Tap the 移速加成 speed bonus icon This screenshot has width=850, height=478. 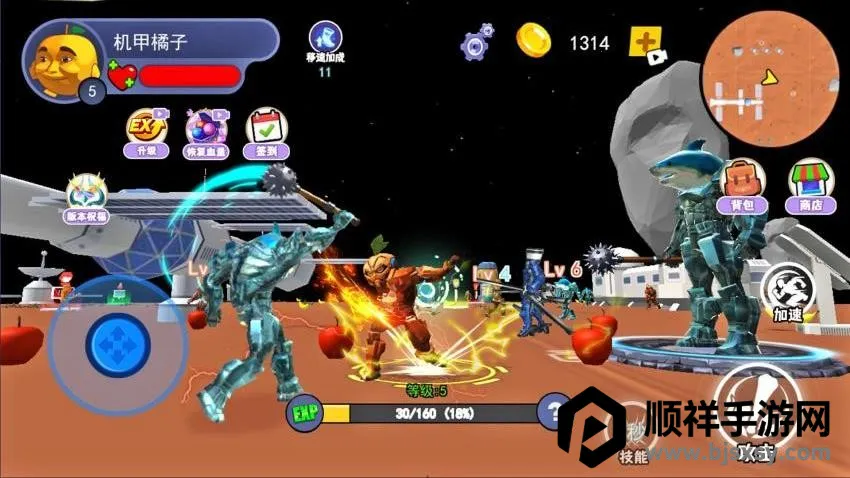coord(324,42)
